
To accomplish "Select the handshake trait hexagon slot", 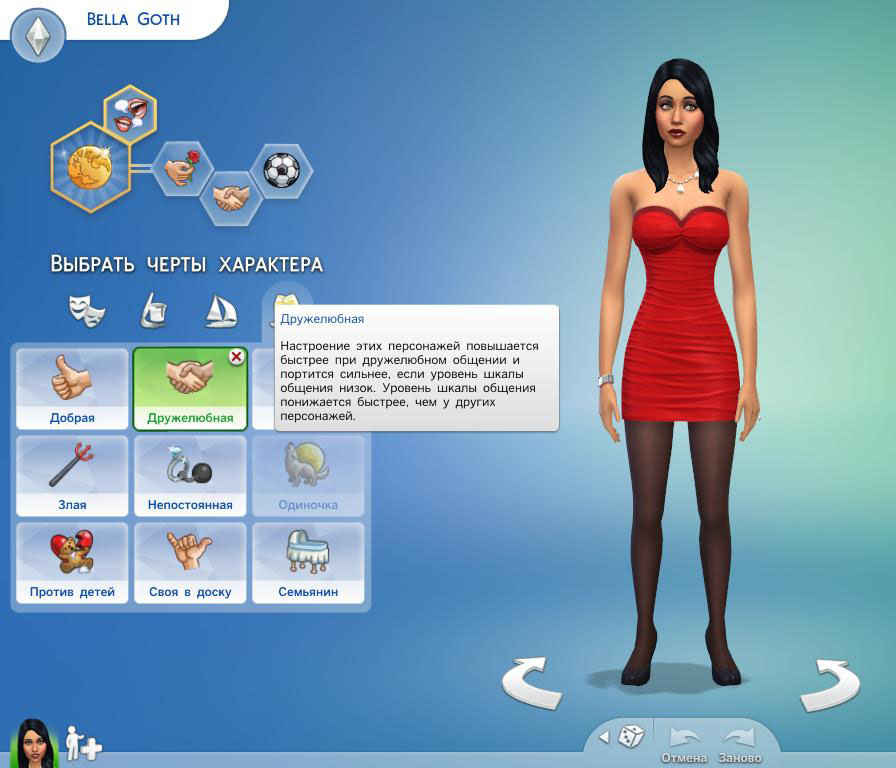I will pos(231,196).
